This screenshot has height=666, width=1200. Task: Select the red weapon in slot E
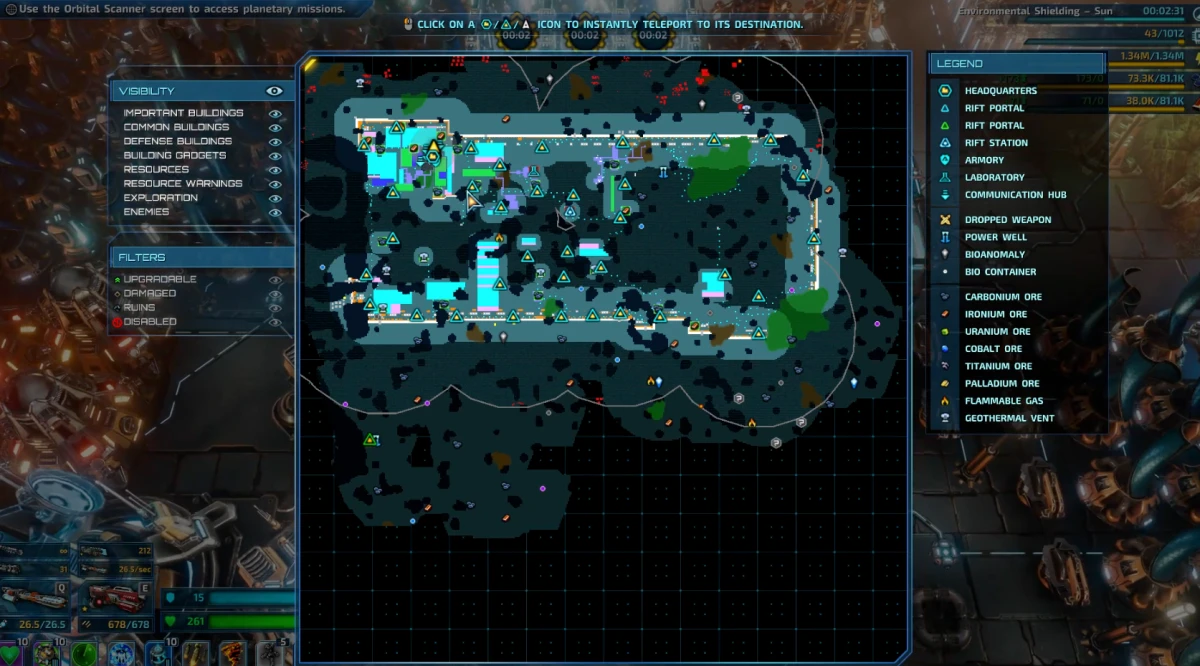(x=114, y=598)
